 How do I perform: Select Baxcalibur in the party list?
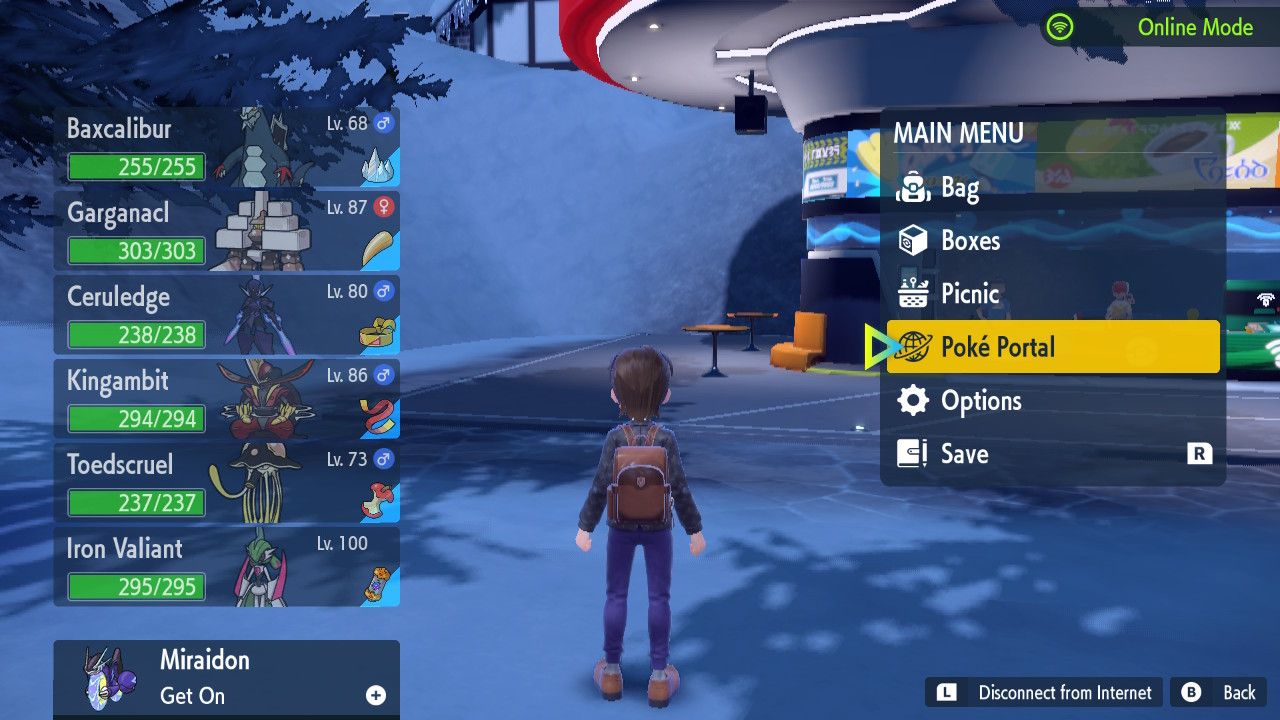click(226, 147)
